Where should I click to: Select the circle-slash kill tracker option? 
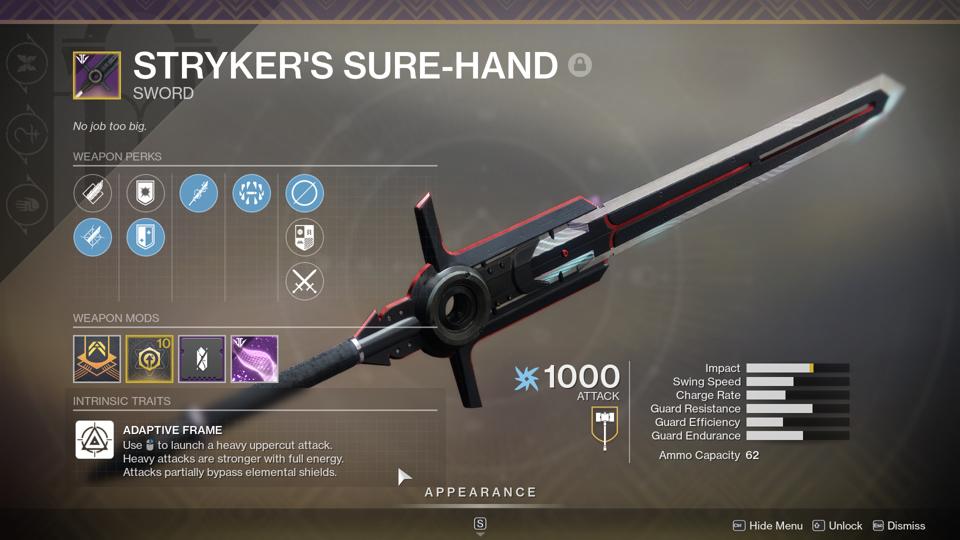(305, 193)
